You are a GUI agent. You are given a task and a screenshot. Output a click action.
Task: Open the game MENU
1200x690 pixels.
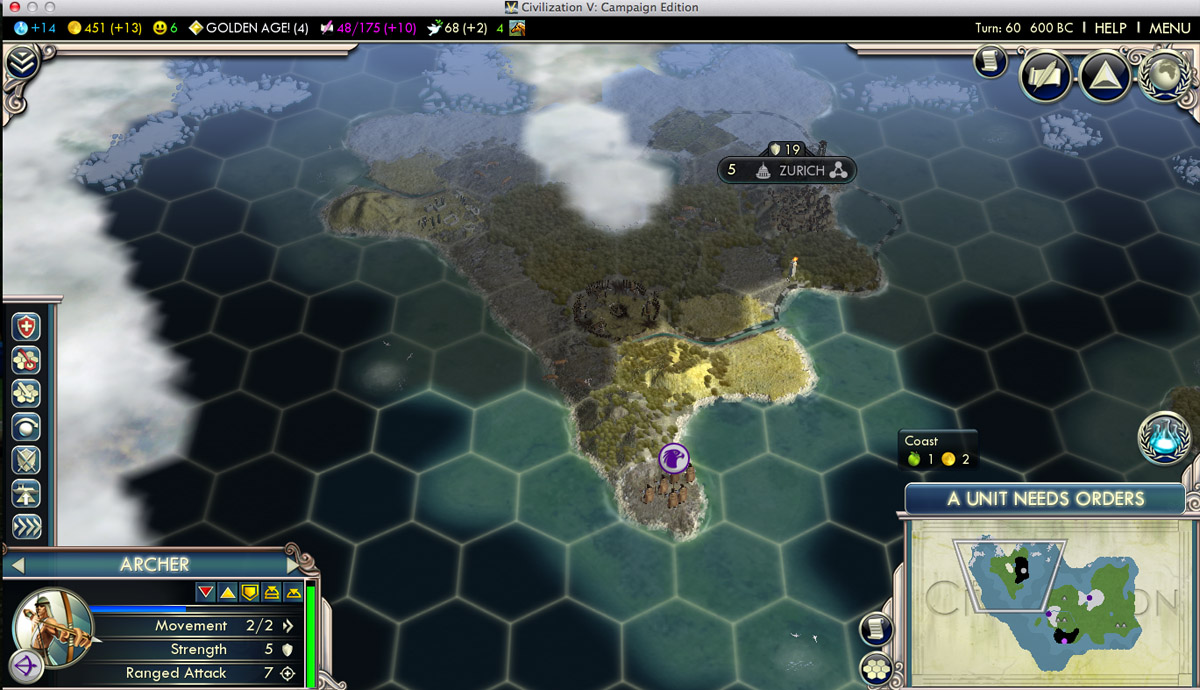click(x=1169, y=28)
